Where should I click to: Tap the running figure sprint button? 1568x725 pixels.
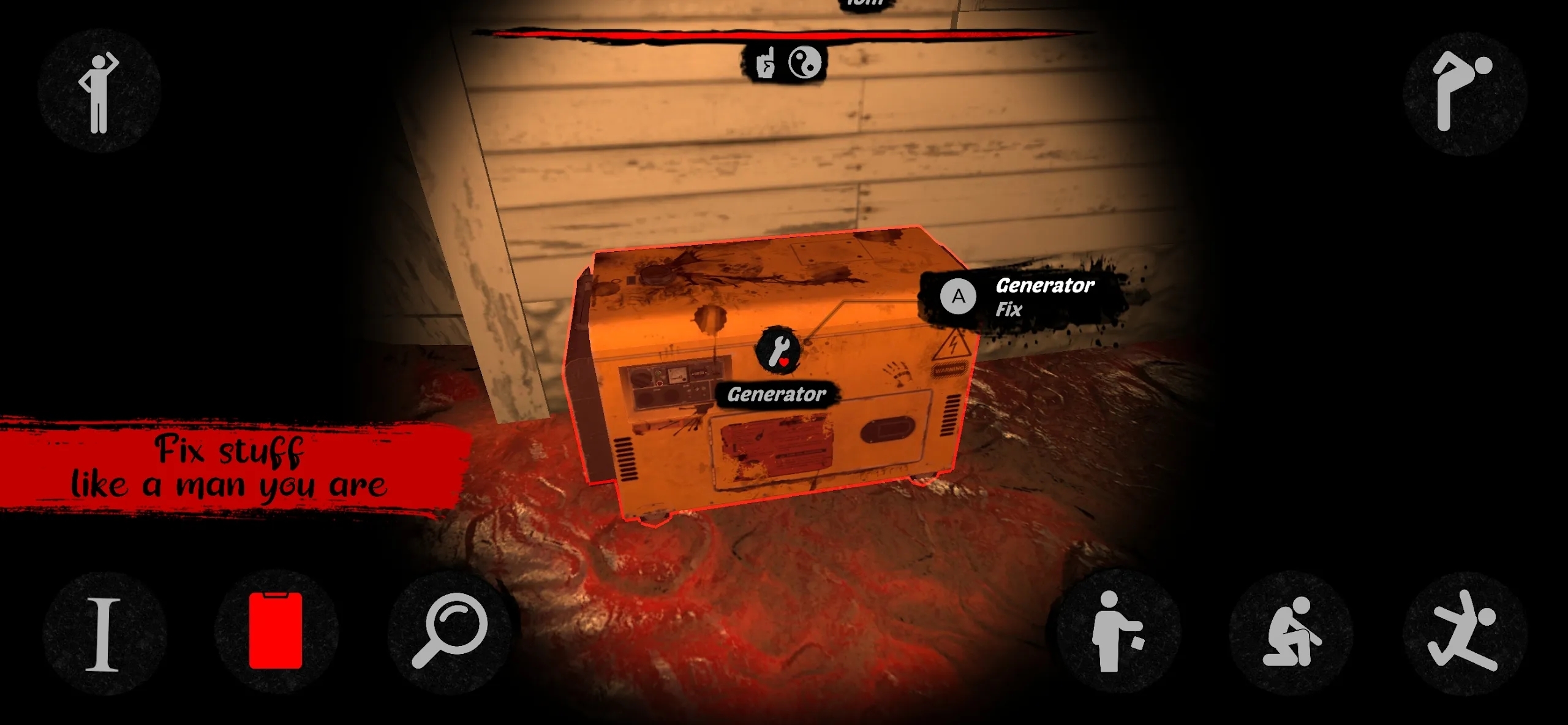(x=1464, y=632)
